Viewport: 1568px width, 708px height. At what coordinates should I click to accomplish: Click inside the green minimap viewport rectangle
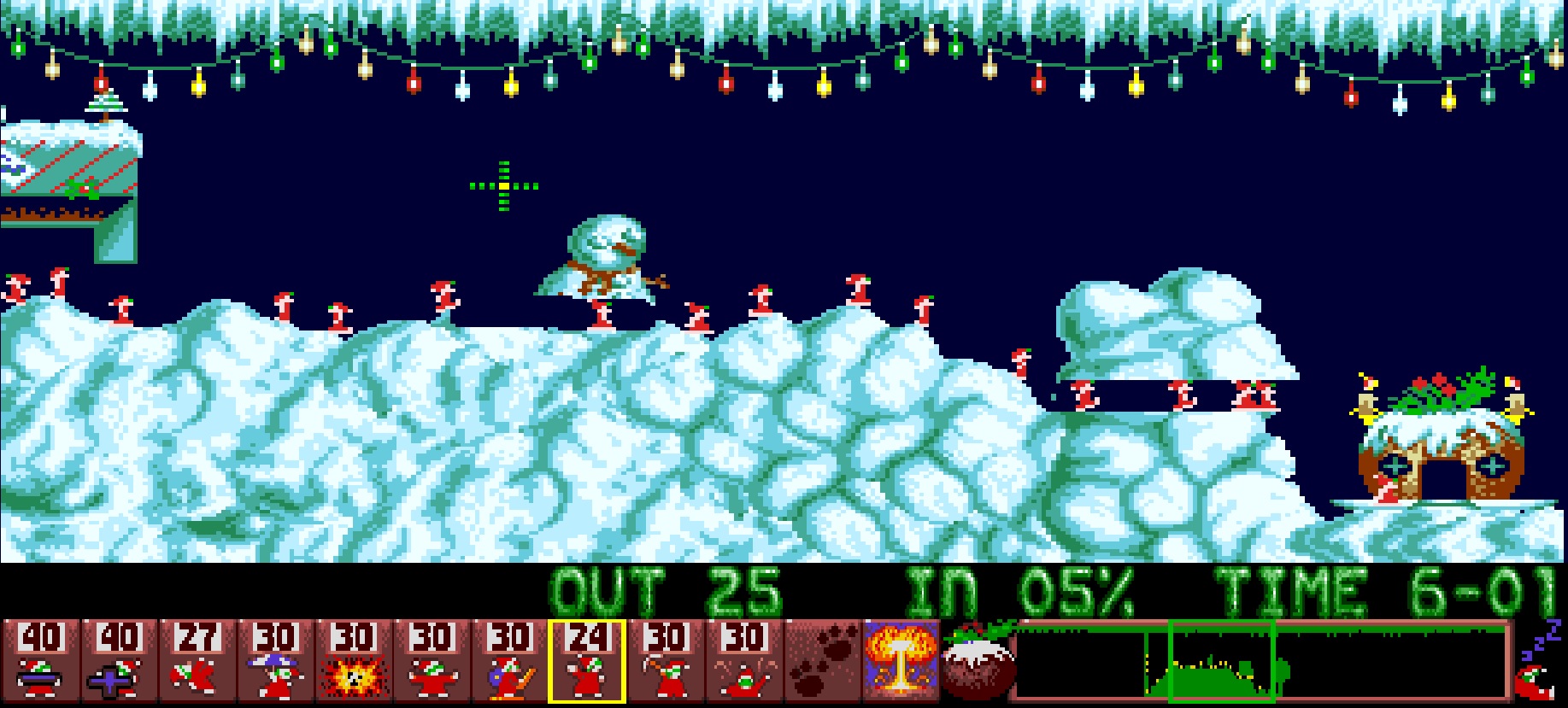pyautogui.click(x=1222, y=666)
